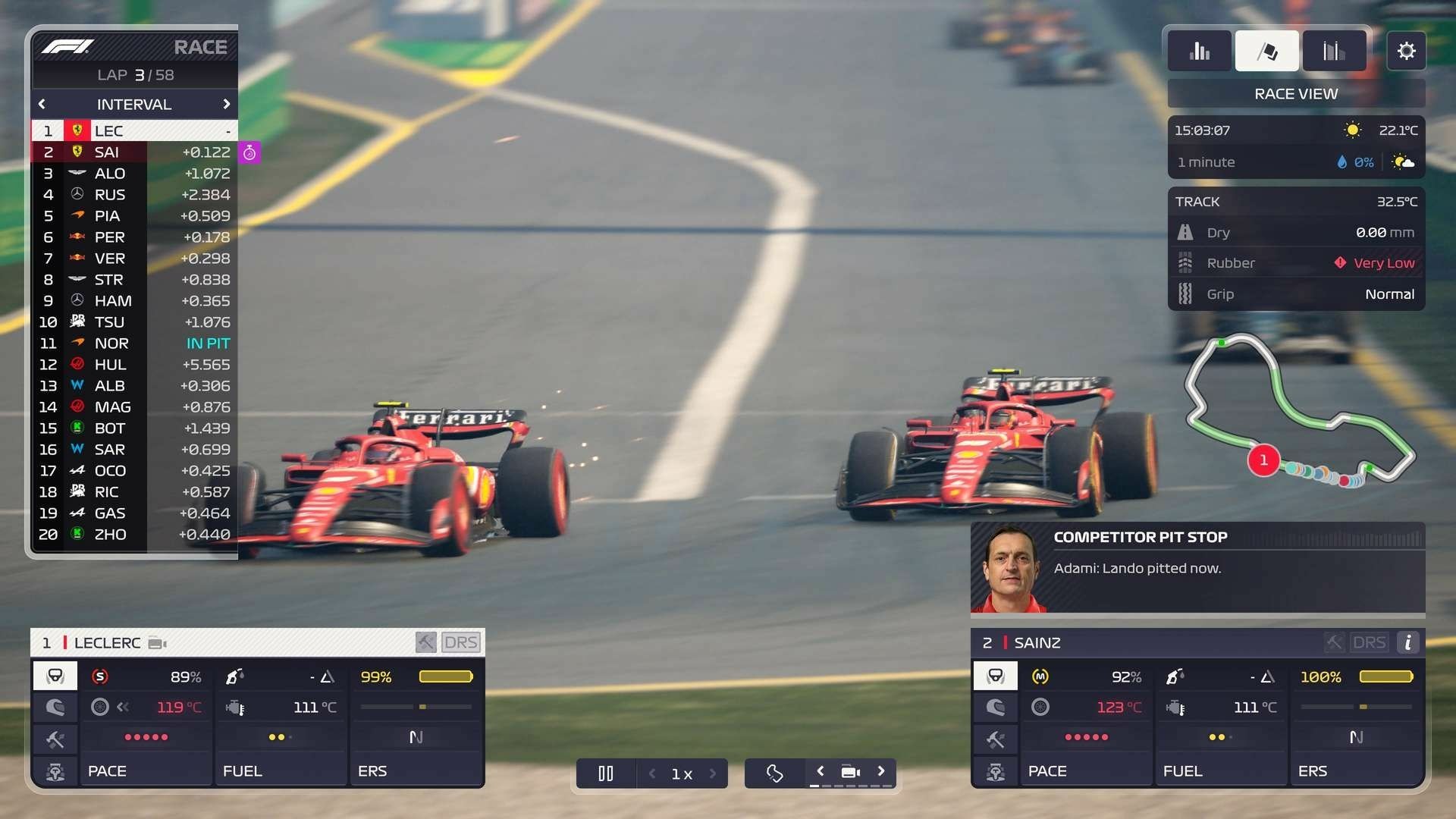Open the Competitor Pit Stop message from Adami

coord(1198,567)
